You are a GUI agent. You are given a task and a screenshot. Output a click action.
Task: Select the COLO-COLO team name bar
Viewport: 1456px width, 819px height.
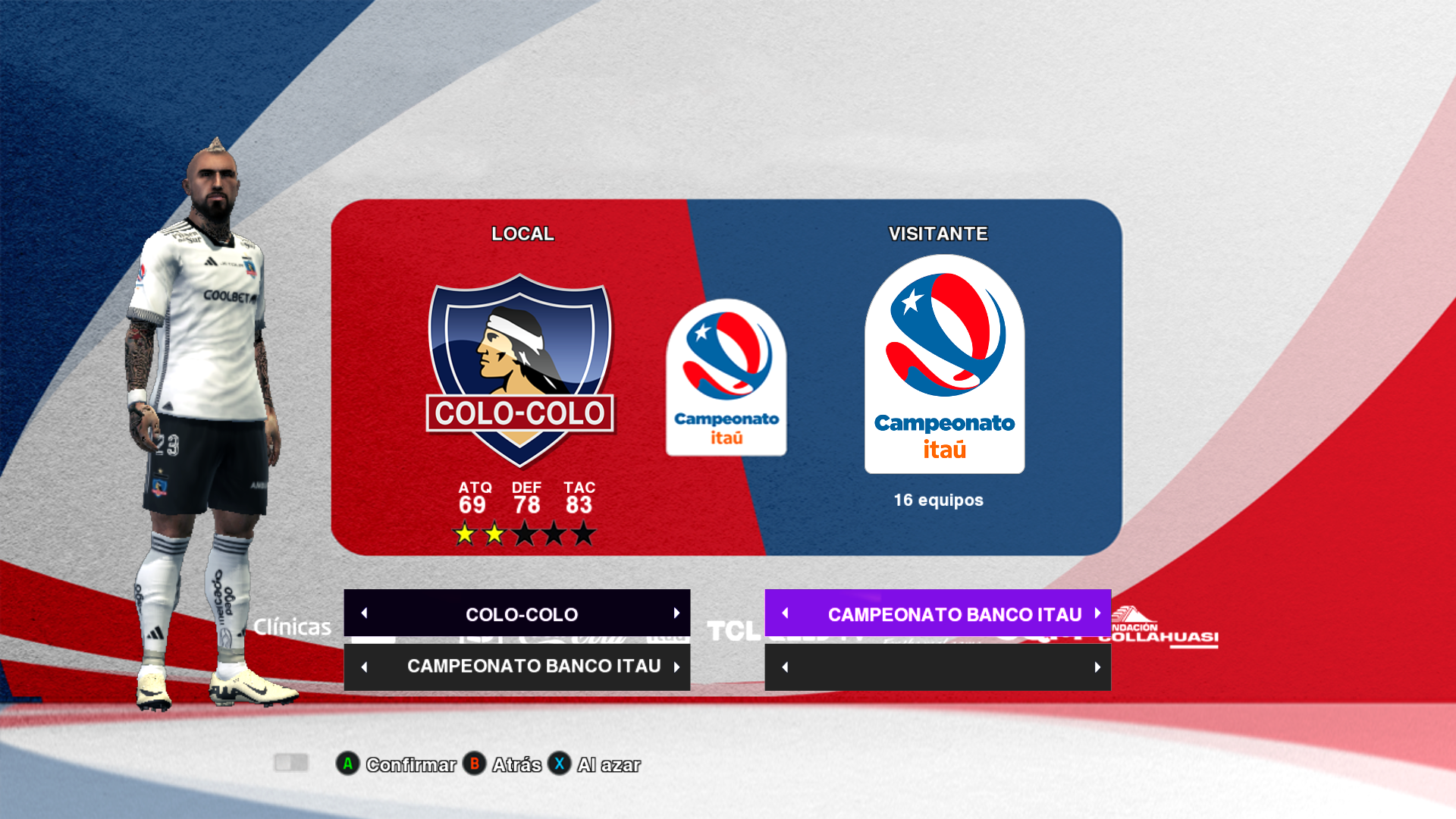pyautogui.click(x=521, y=613)
